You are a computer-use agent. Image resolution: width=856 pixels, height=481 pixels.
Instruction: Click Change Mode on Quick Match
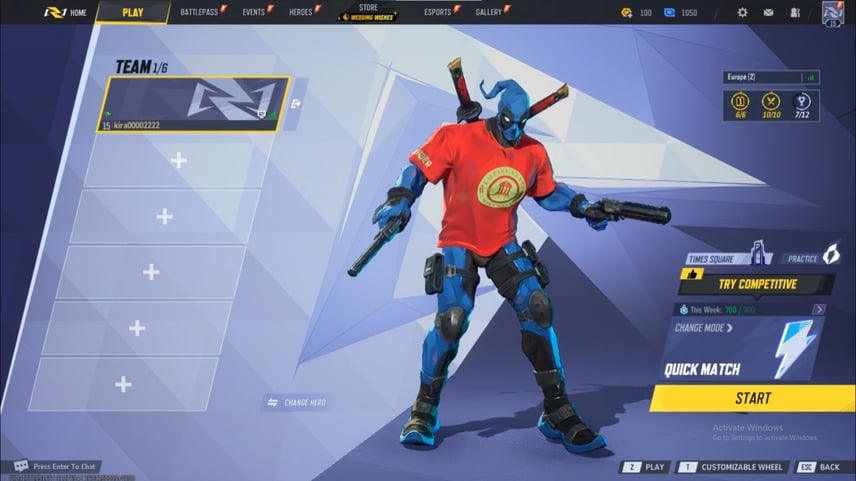[x=704, y=328]
